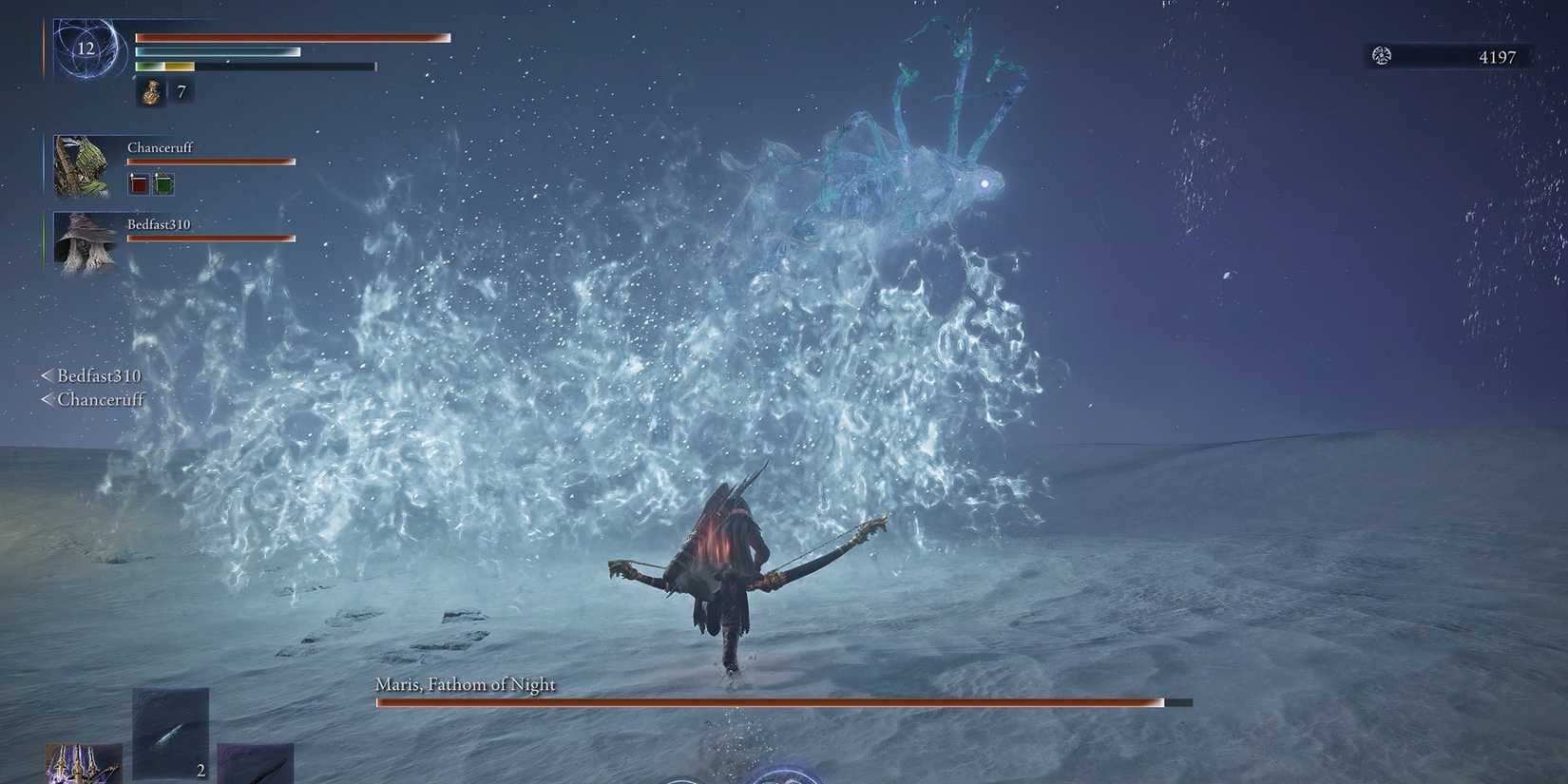This screenshot has width=1568, height=784.
Task: Click the '< Bedfast310' direction marker text
Action: 92,375
